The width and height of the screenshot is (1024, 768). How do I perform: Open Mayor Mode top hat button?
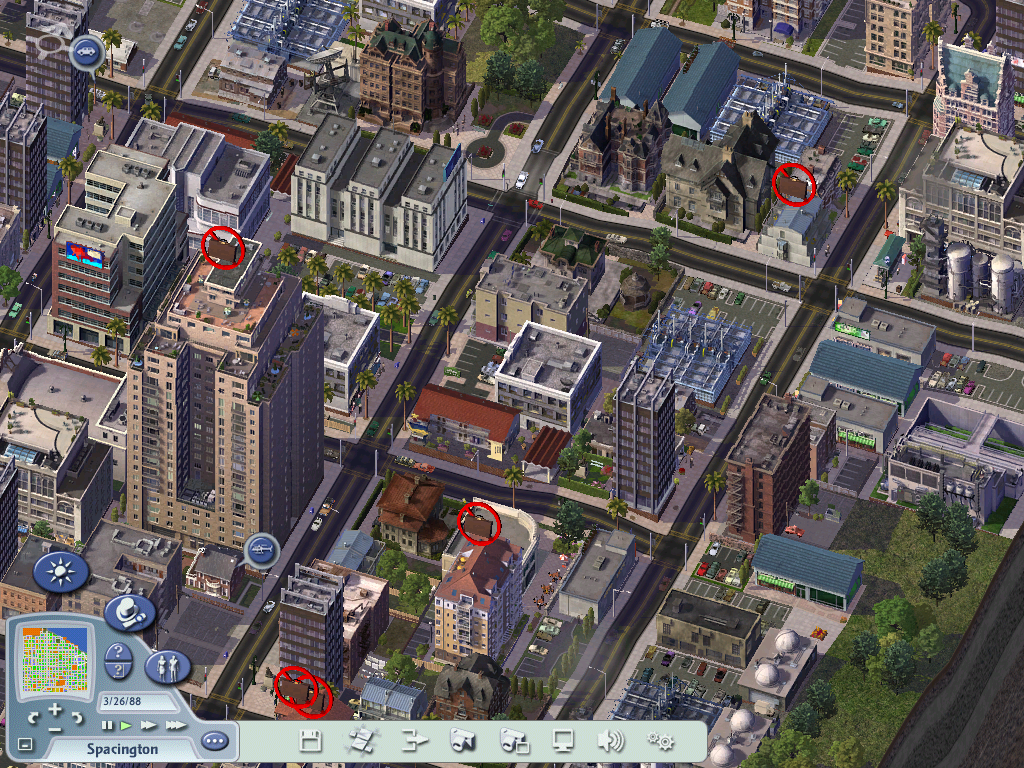click(129, 612)
